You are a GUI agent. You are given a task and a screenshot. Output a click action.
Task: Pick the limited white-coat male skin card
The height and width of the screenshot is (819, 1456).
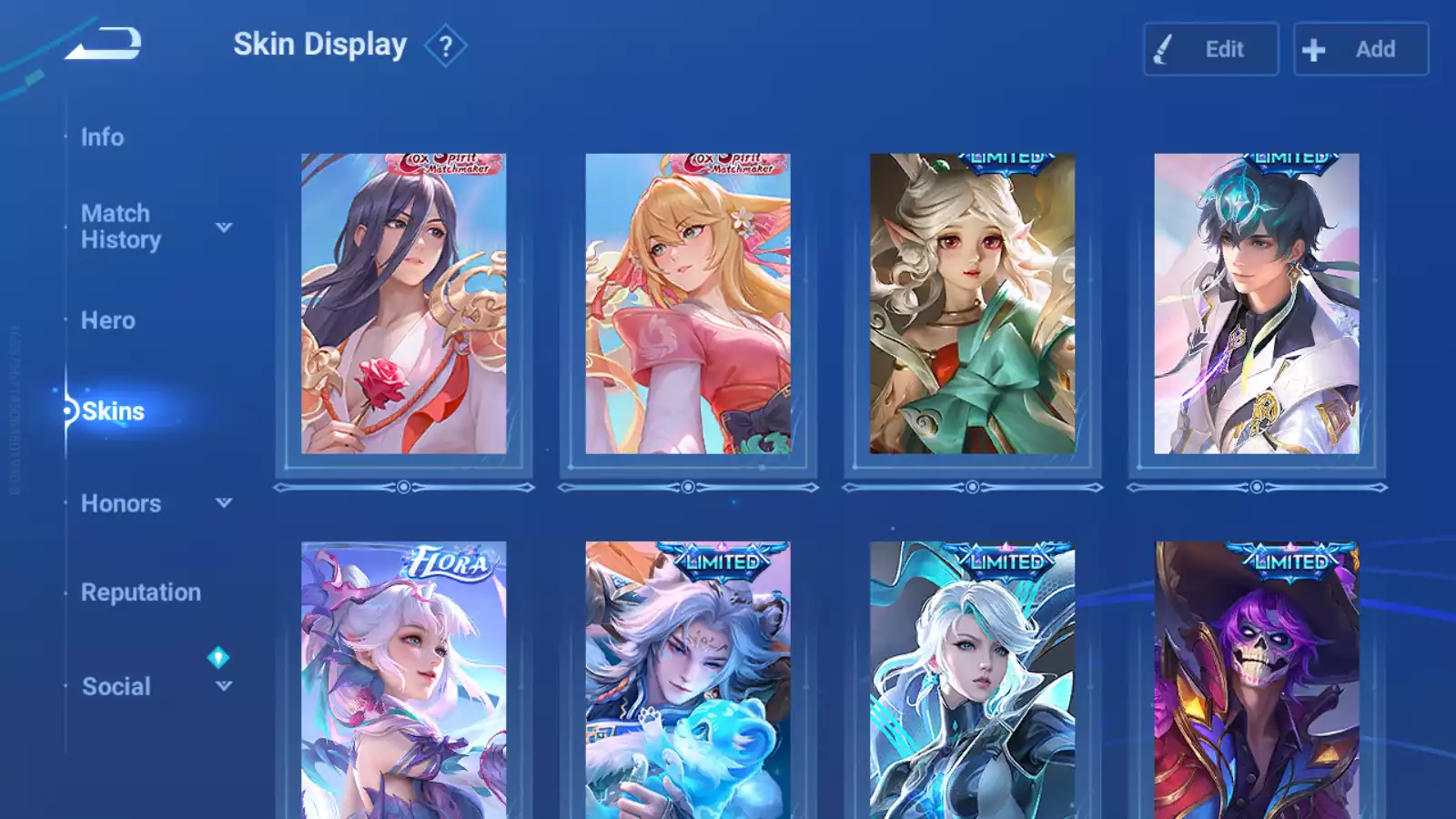point(1257,304)
